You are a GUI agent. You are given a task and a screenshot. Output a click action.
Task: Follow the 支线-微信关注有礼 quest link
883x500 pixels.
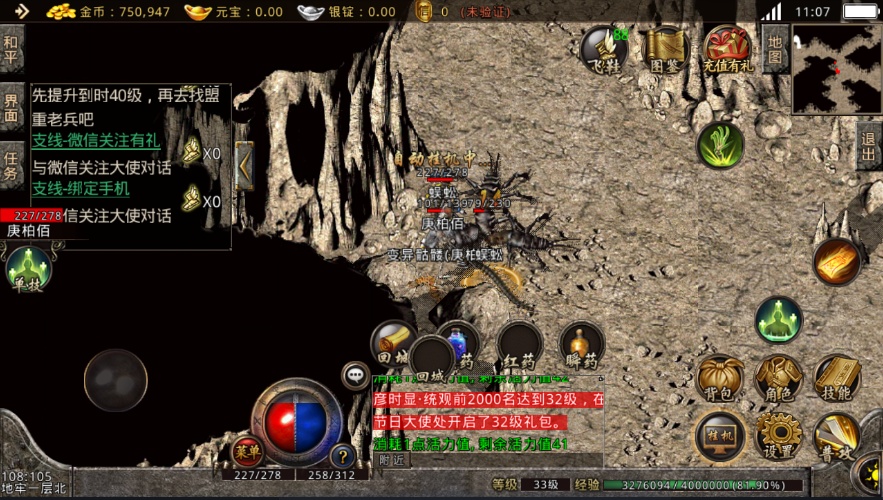95,142
